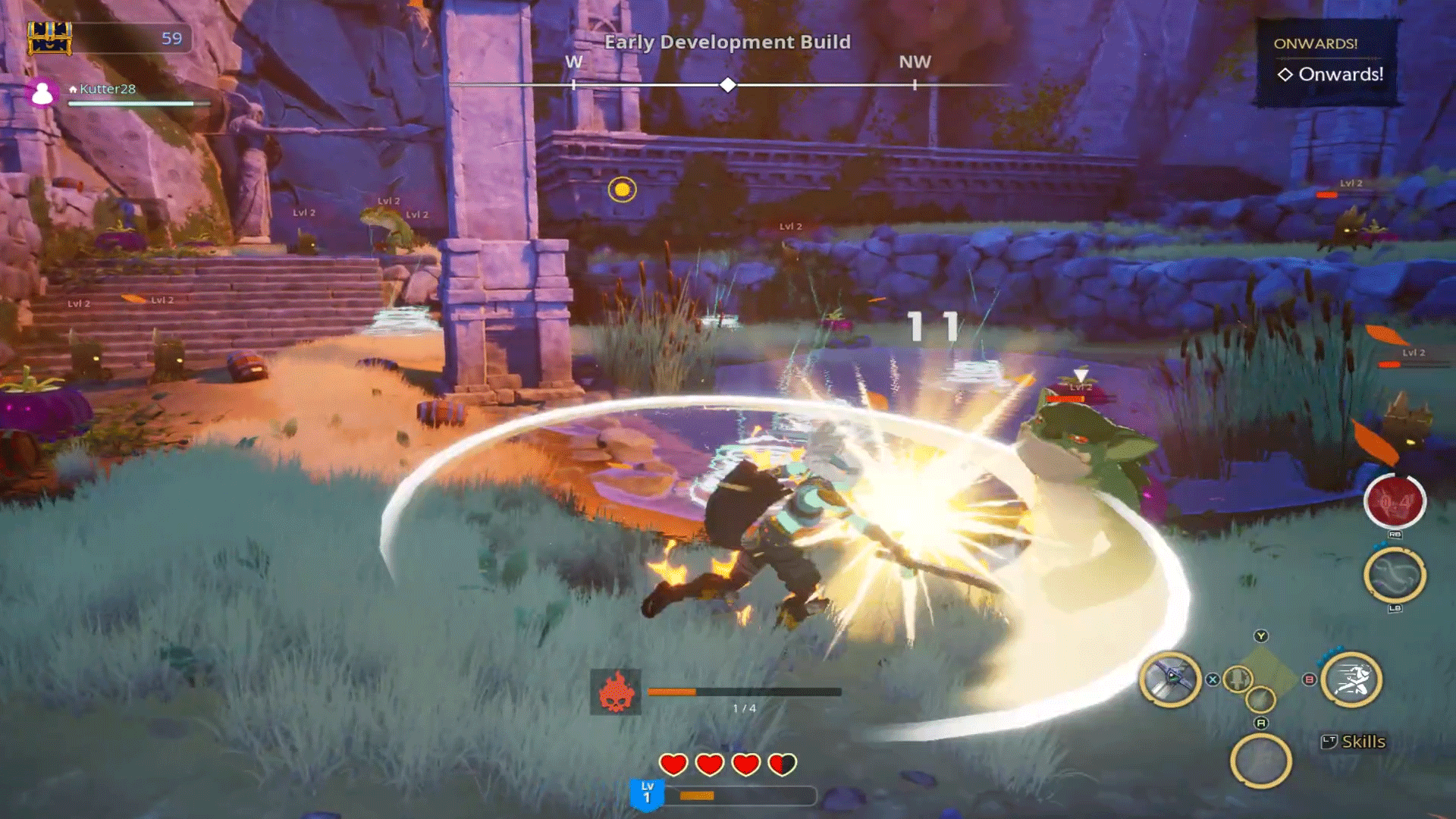Click the compass bar's center diamond marker
The width and height of the screenshot is (1456, 819).
(x=728, y=85)
